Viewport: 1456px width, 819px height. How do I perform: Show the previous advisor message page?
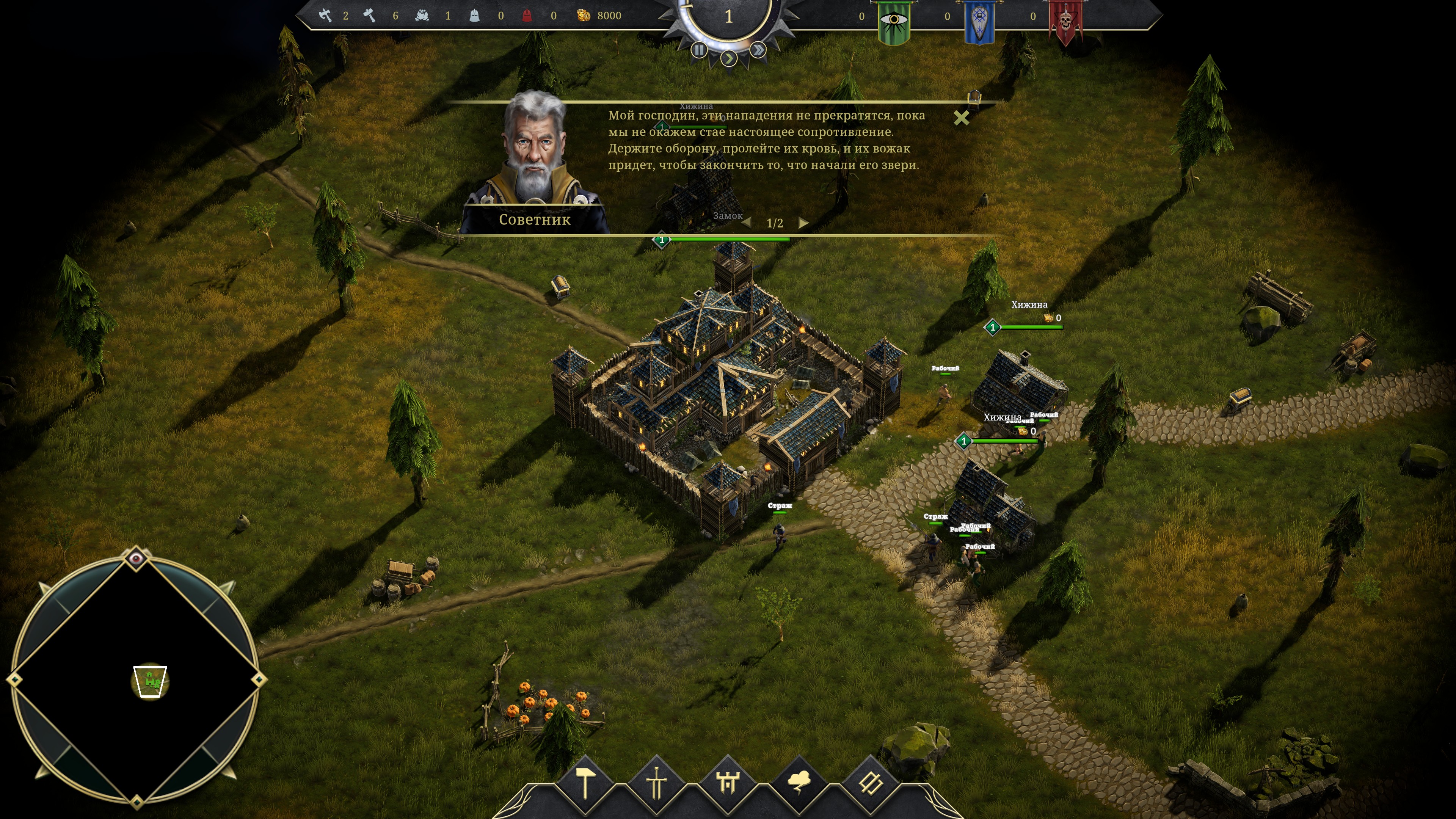[747, 223]
